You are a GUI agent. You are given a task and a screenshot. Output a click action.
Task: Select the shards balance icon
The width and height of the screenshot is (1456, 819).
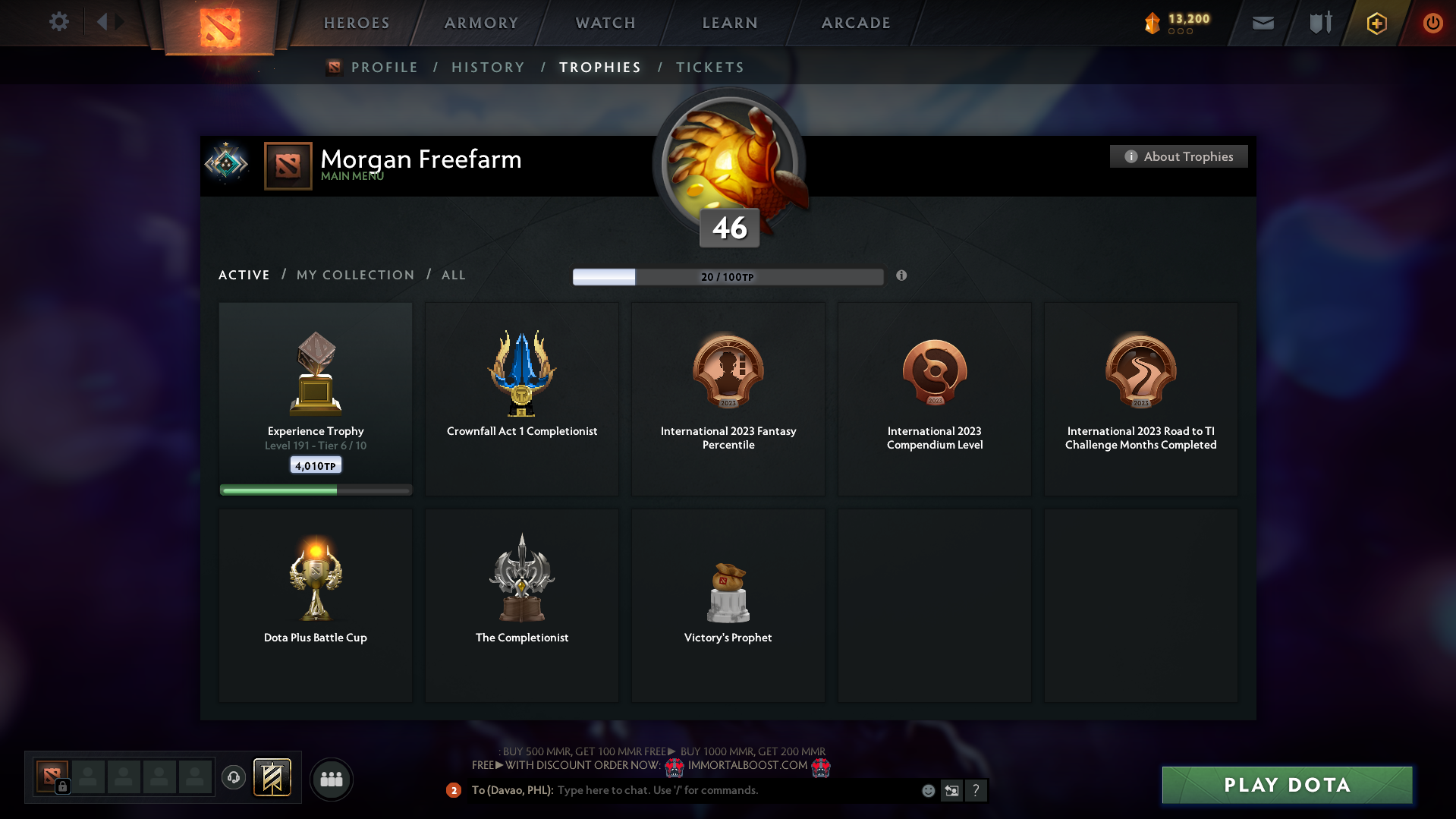click(1154, 22)
